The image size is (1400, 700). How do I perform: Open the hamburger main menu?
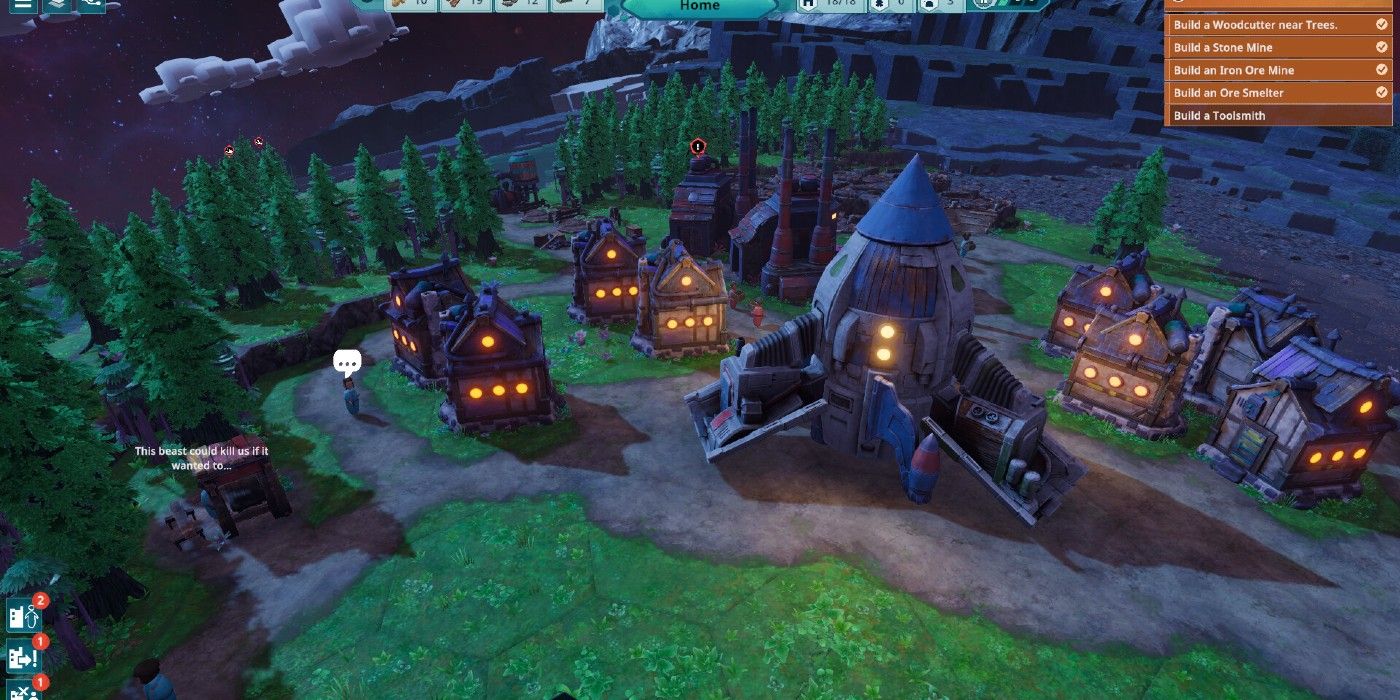[x=22, y=4]
